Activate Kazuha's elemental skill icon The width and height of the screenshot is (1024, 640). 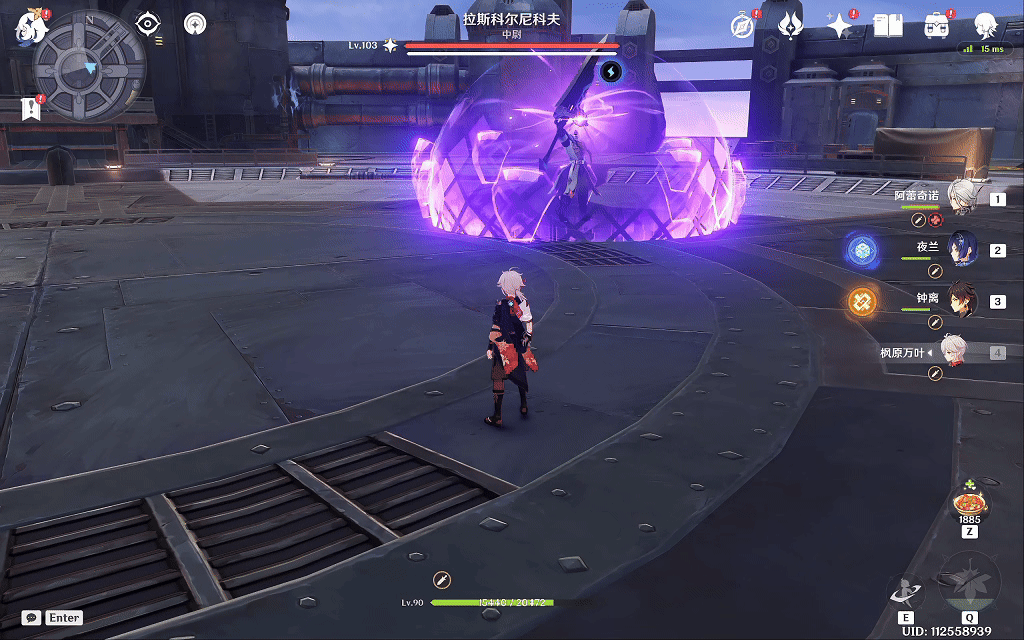[906, 592]
